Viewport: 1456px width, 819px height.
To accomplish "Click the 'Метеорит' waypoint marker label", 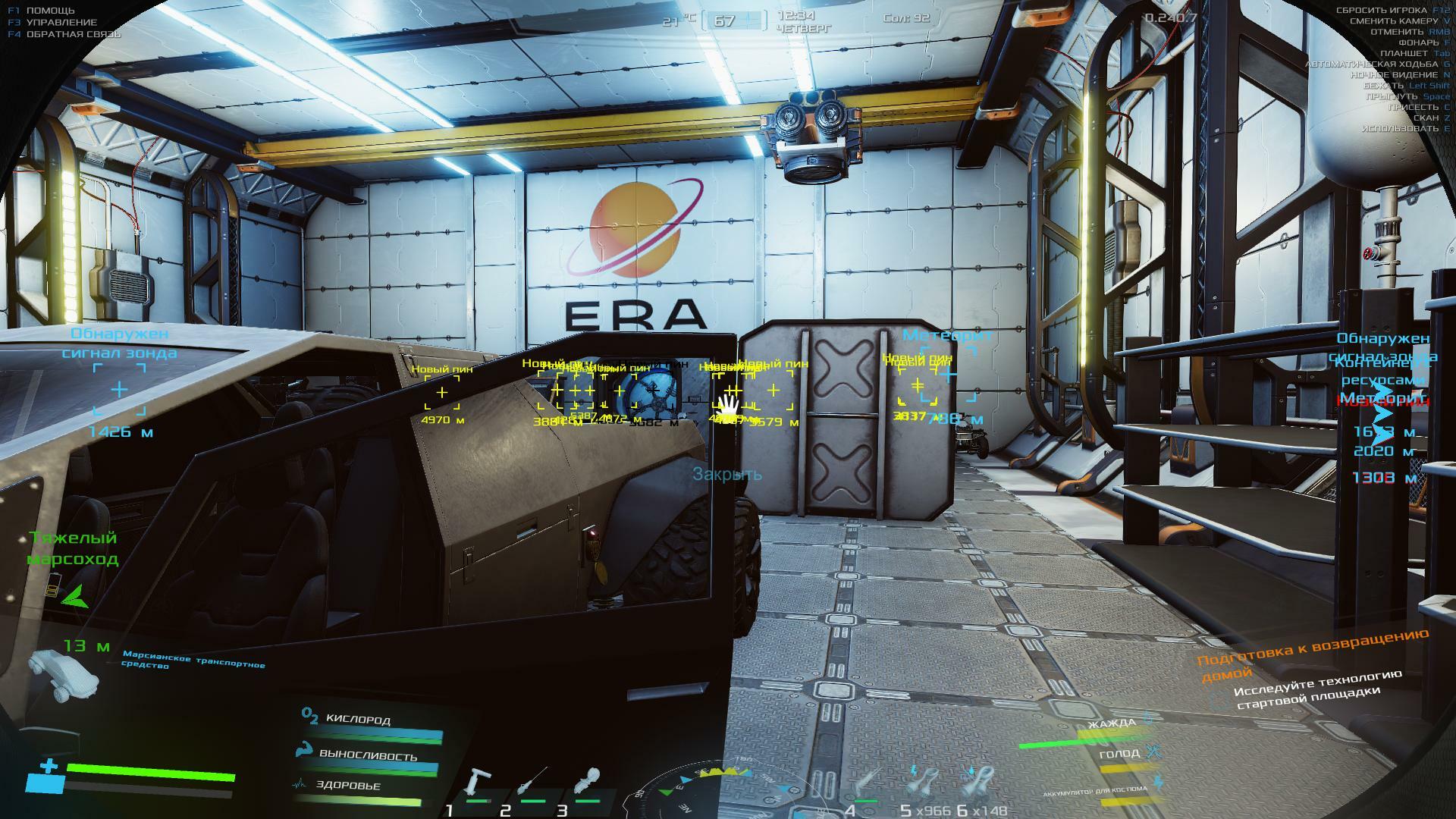I will tap(947, 336).
